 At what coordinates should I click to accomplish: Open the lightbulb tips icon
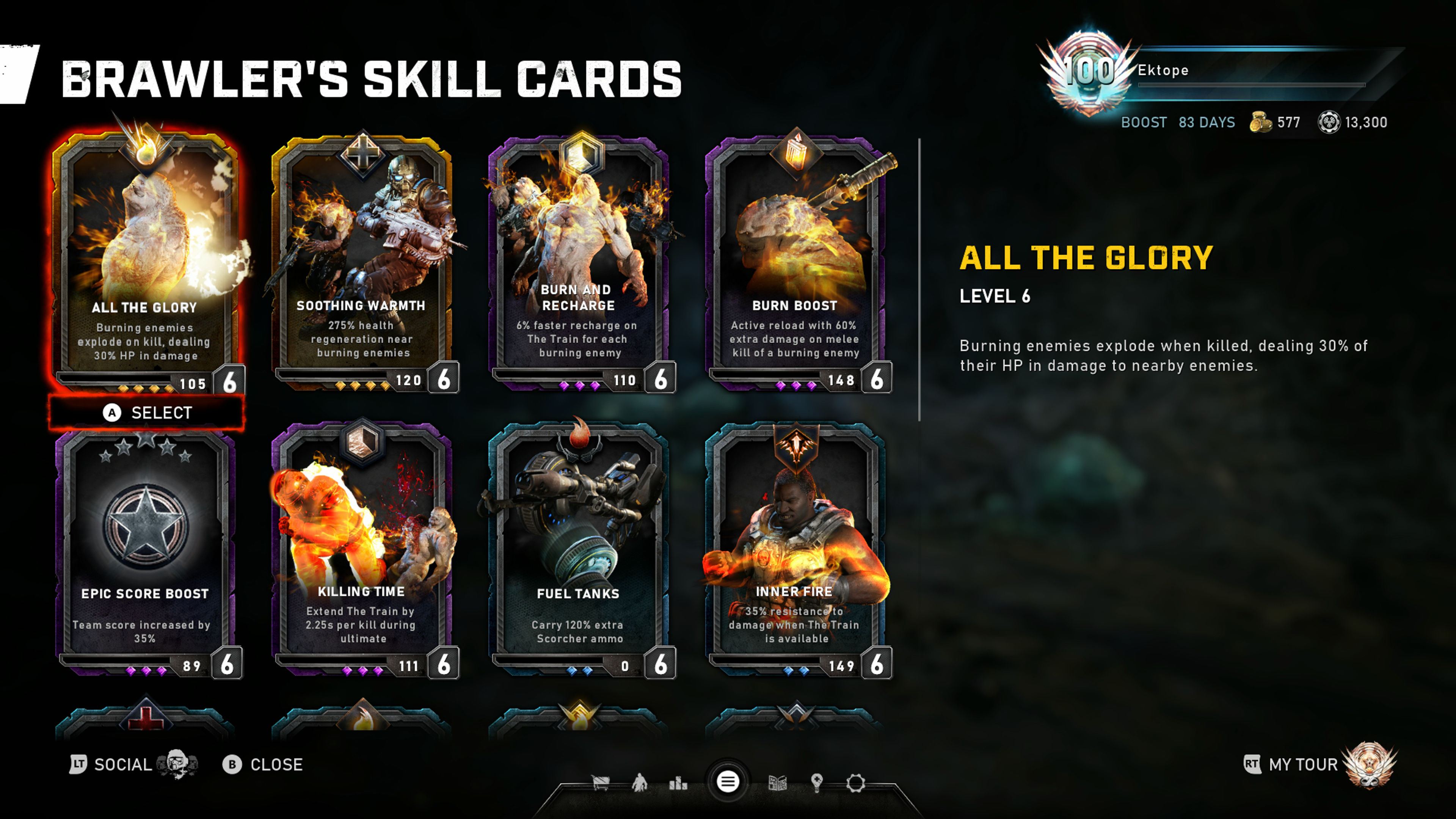coord(817,783)
